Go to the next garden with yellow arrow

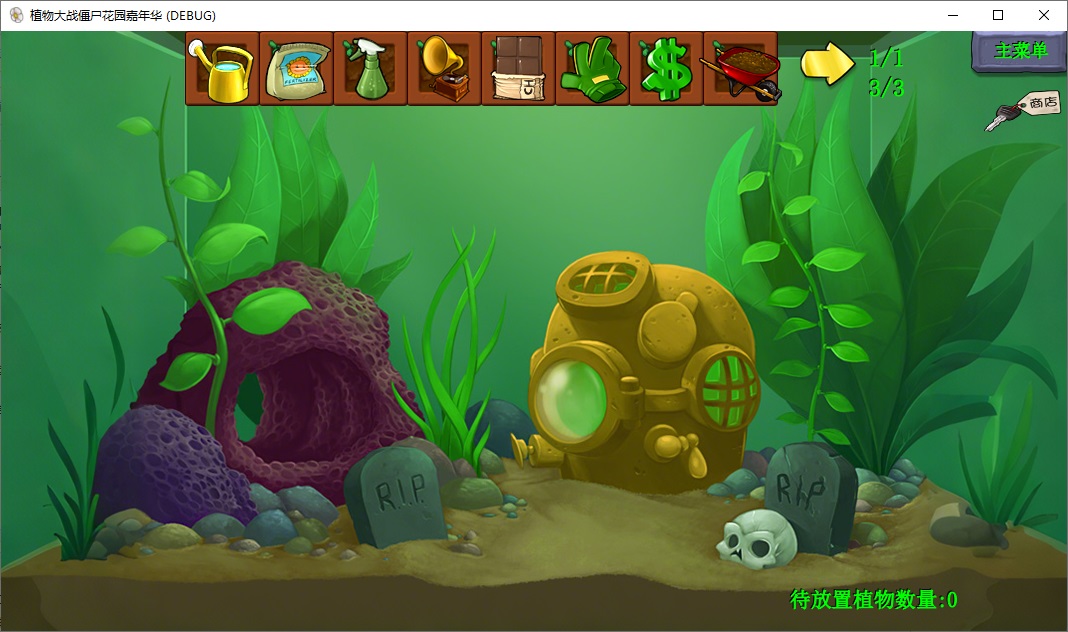[x=828, y=64]
